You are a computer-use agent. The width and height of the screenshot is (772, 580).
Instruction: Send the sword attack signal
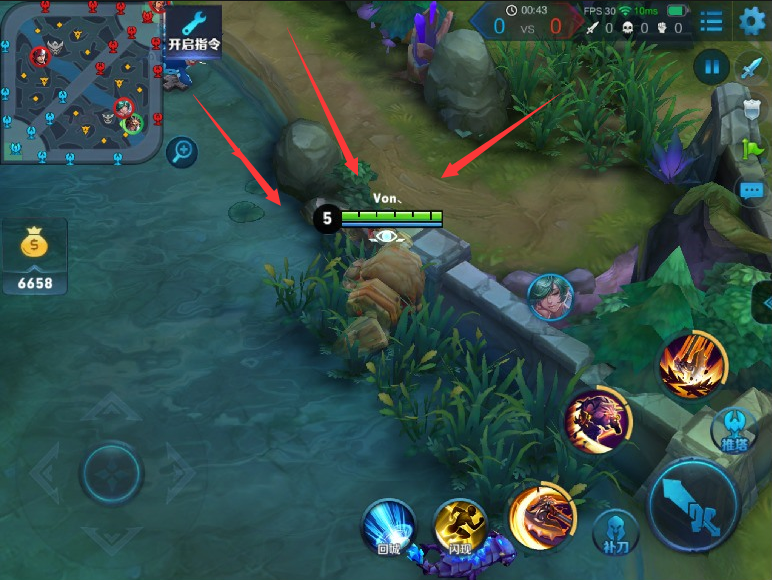point(752,67)
